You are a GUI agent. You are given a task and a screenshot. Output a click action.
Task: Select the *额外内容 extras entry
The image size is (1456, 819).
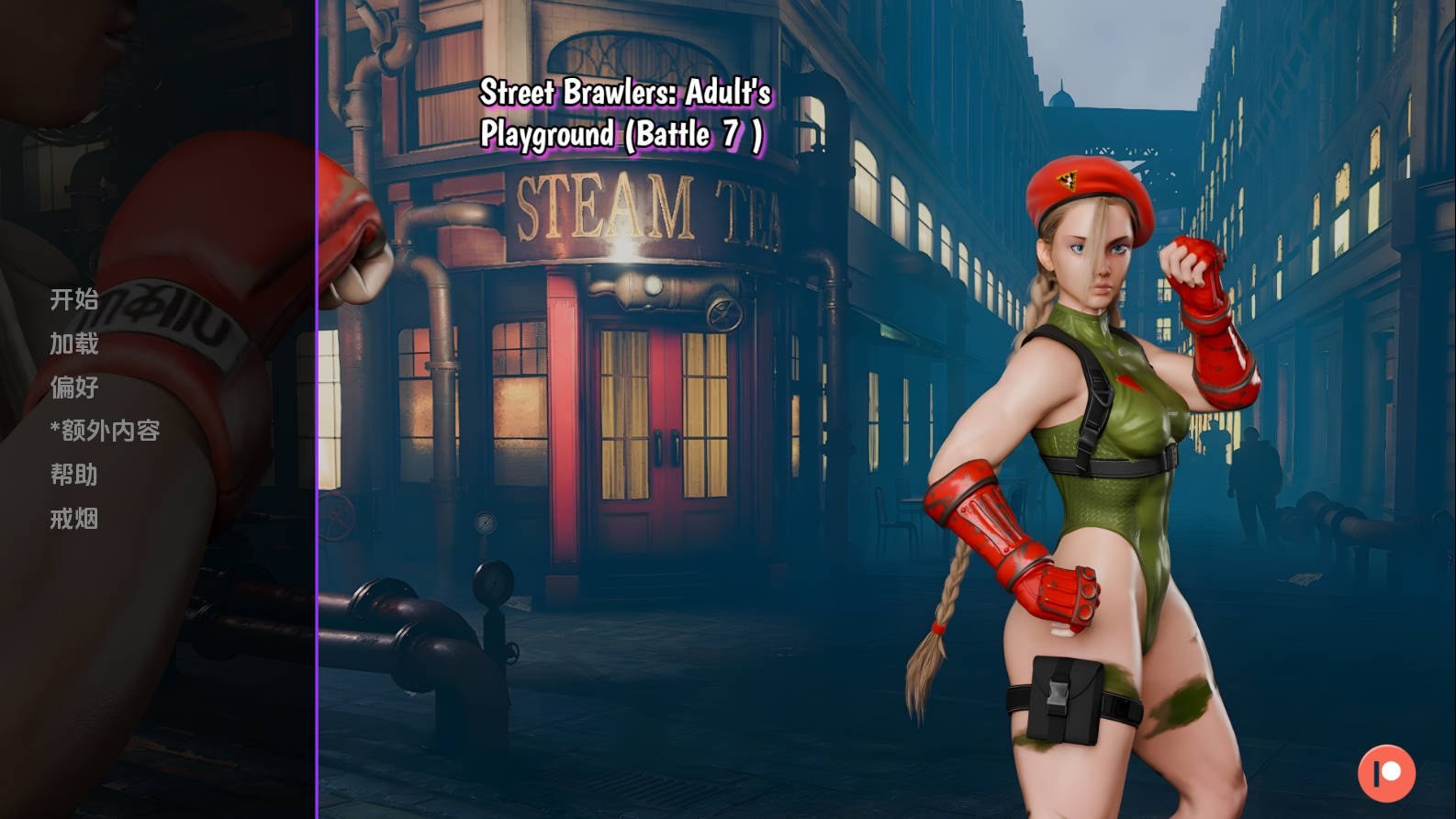pyautogui.click(x=106, y=431)
